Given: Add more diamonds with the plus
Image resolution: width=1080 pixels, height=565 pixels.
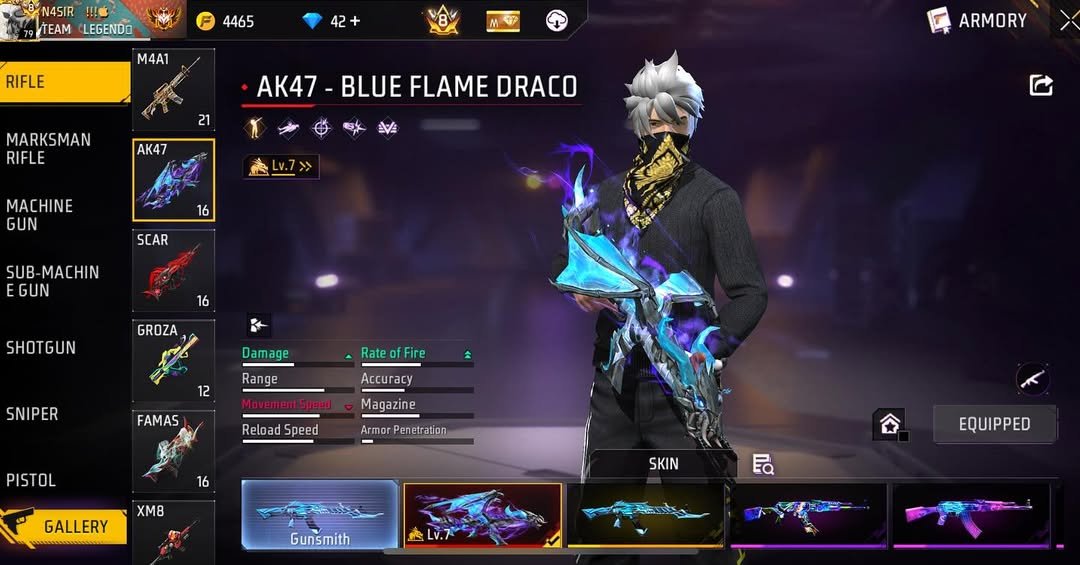Looking at the screenshot, I should (x=354, y=21).
